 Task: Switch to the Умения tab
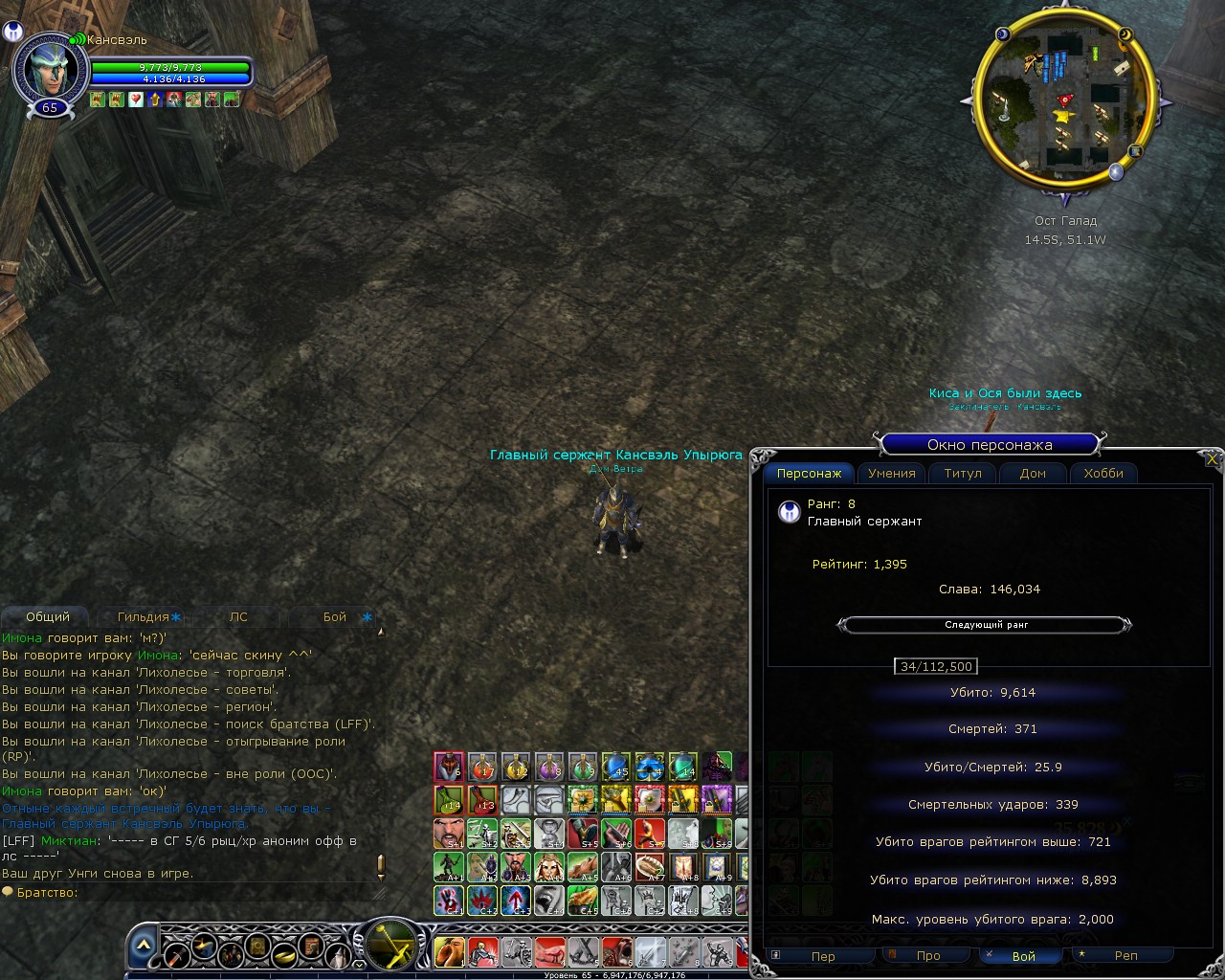click(x=891, y=474)
